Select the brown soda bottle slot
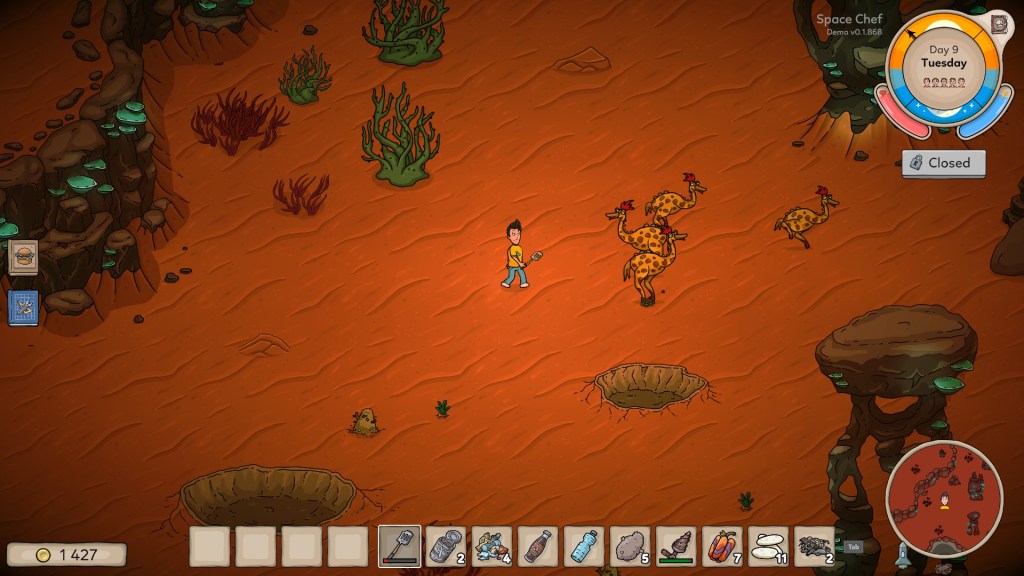Viewport: 1024px width, 576px height. pos(538,546)
